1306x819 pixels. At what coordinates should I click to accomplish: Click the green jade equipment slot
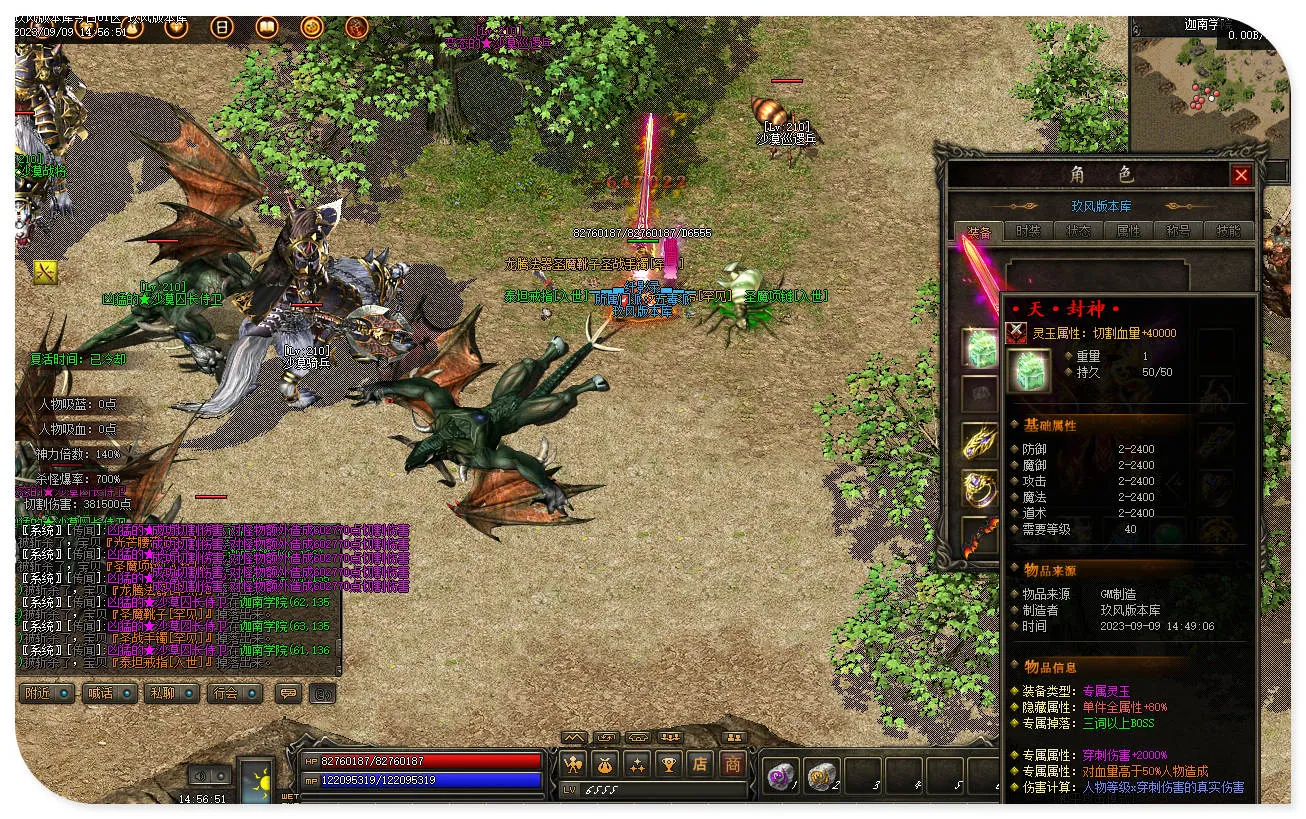point(979,347)
